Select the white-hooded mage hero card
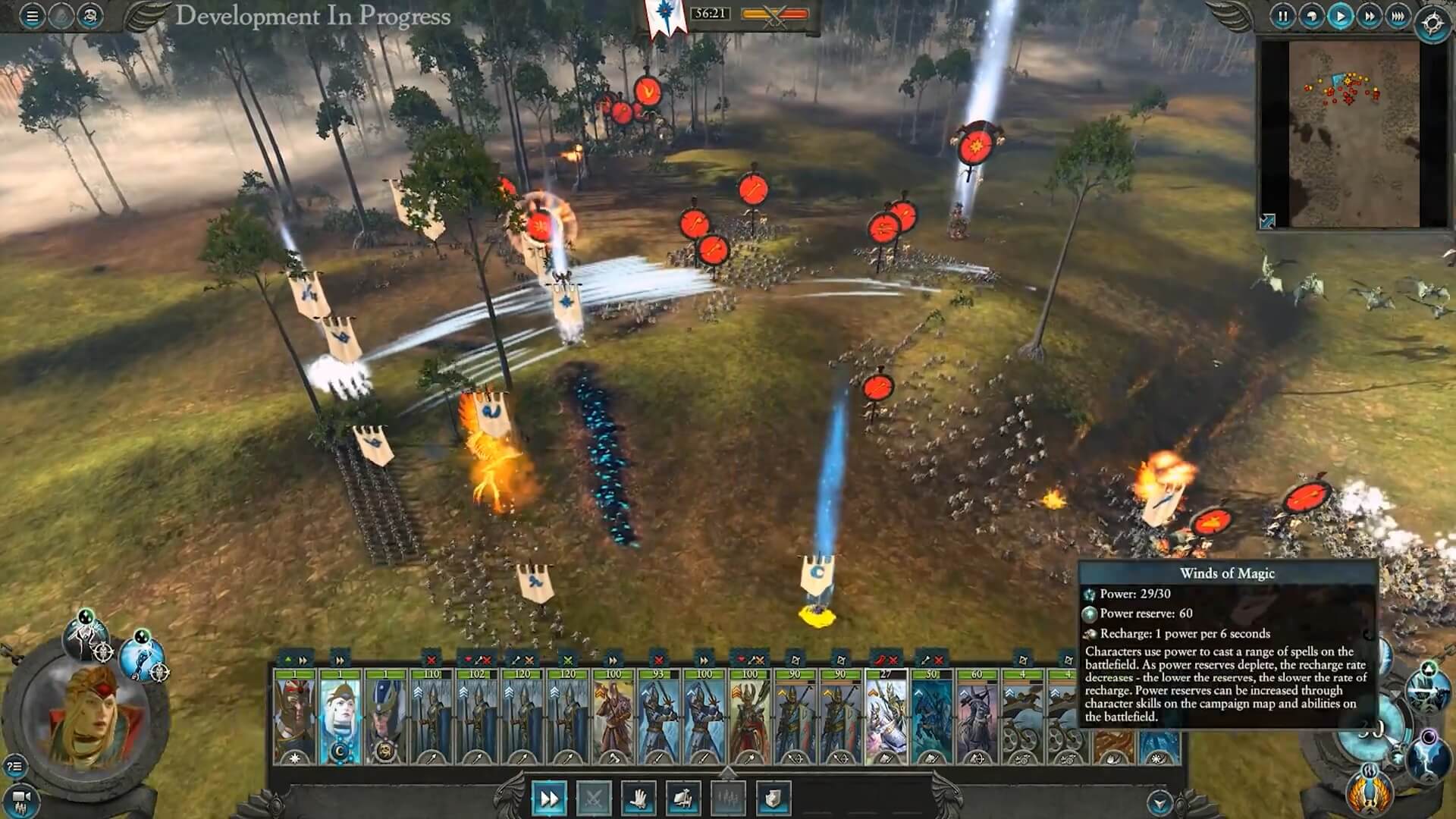Viewport: 1456px width, 819px height. click(x=340, y=717)
